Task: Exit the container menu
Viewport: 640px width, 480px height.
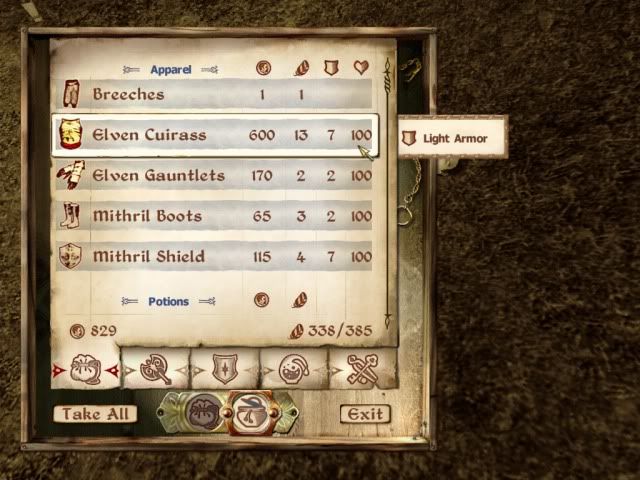Action: (364, 414)
